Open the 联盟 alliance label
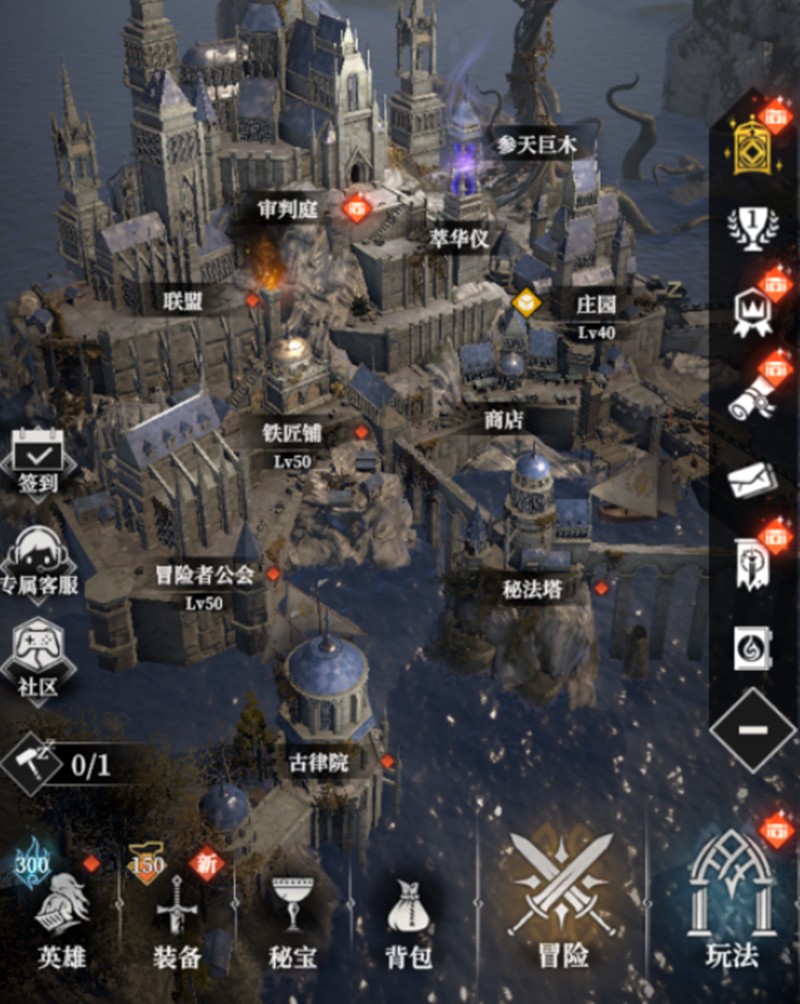The height and width of the screenshot is (1004, 800). pyautogui.click(x=183, y=300)
